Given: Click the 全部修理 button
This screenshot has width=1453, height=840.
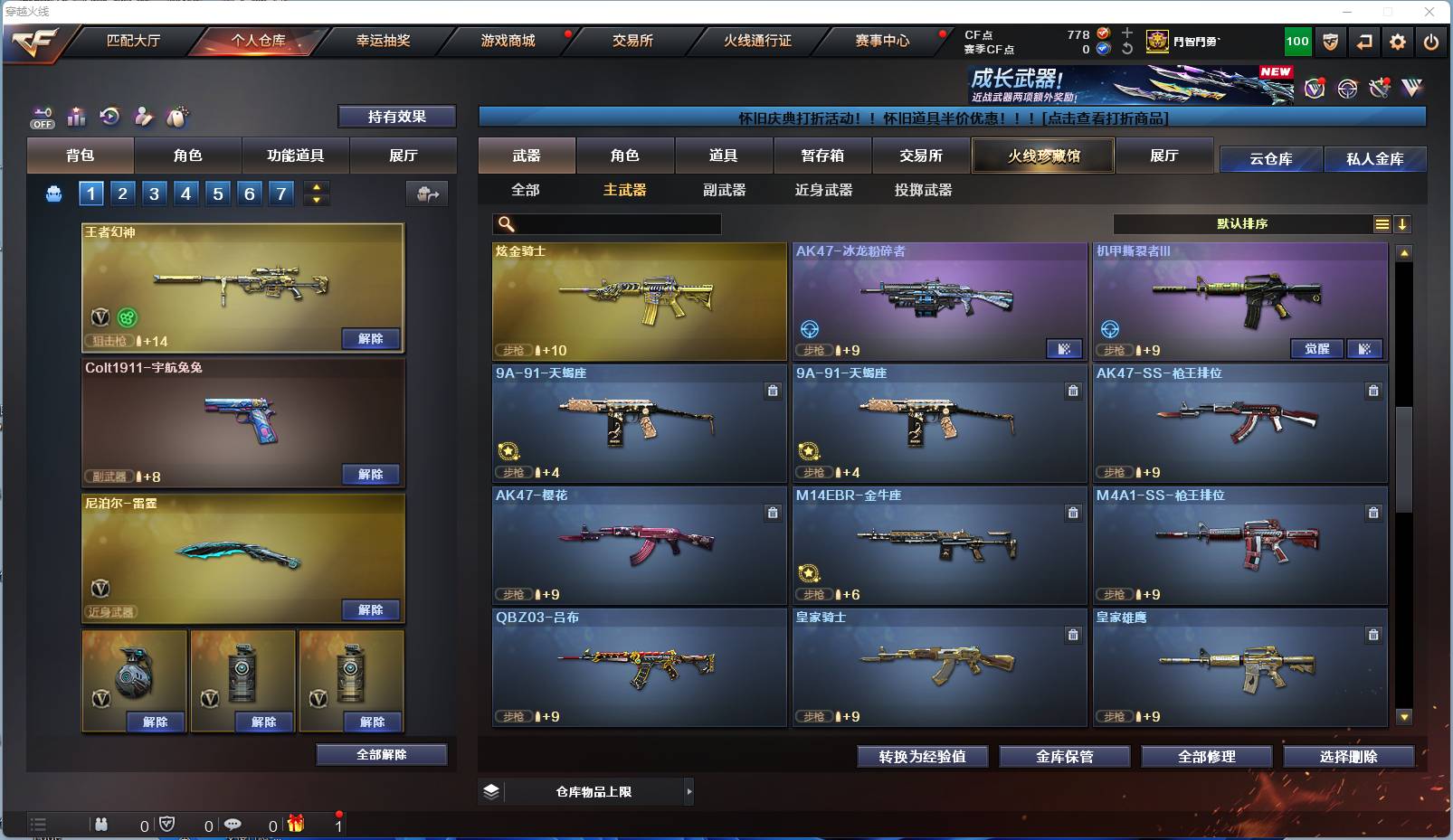Looking at the screenshot, I should [x=1207, y=757].
